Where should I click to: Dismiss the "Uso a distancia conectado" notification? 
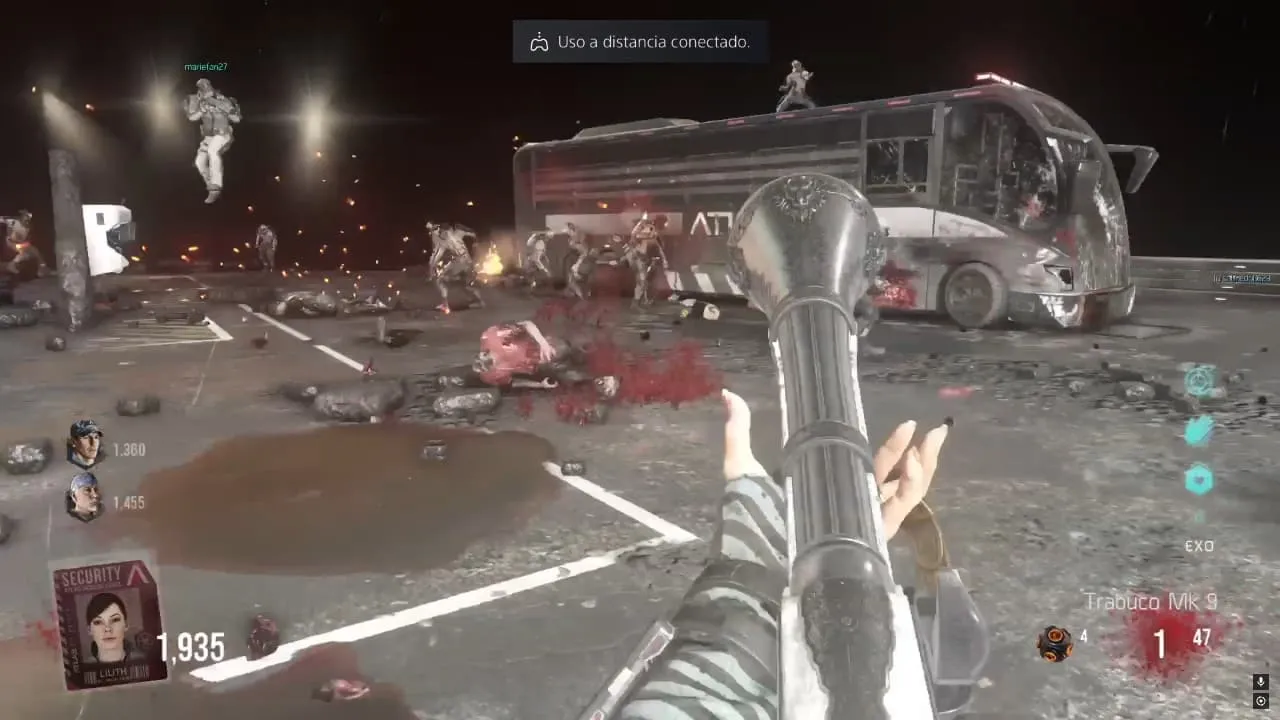click(x=640, y=42)
